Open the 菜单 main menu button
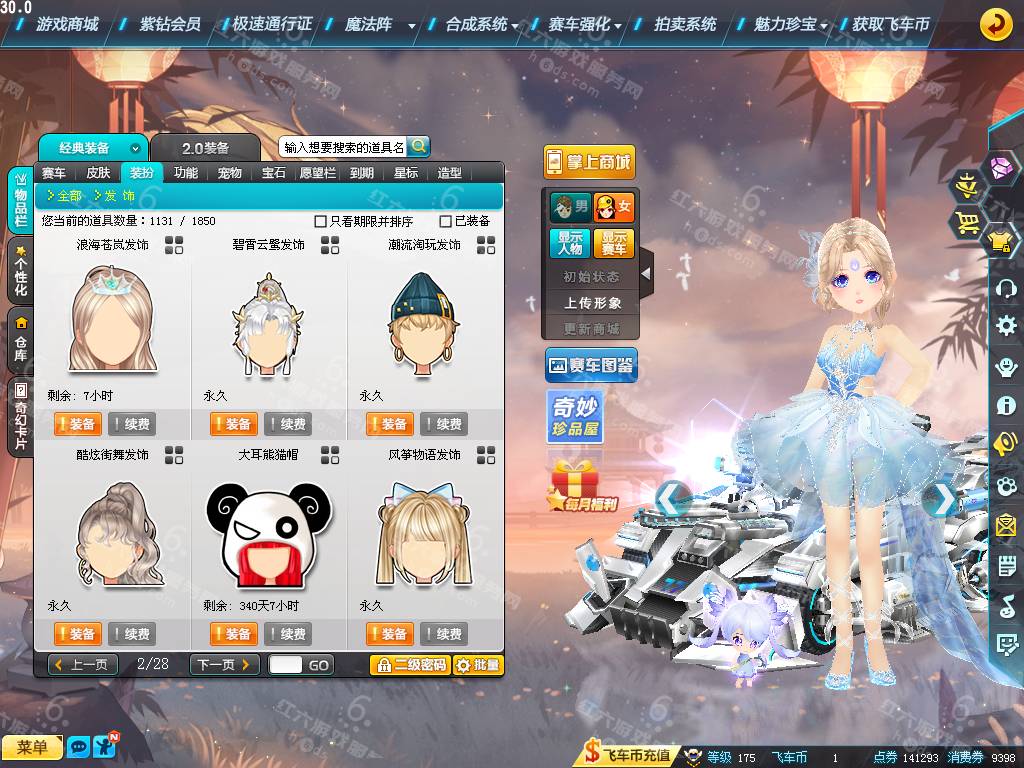 32,747
